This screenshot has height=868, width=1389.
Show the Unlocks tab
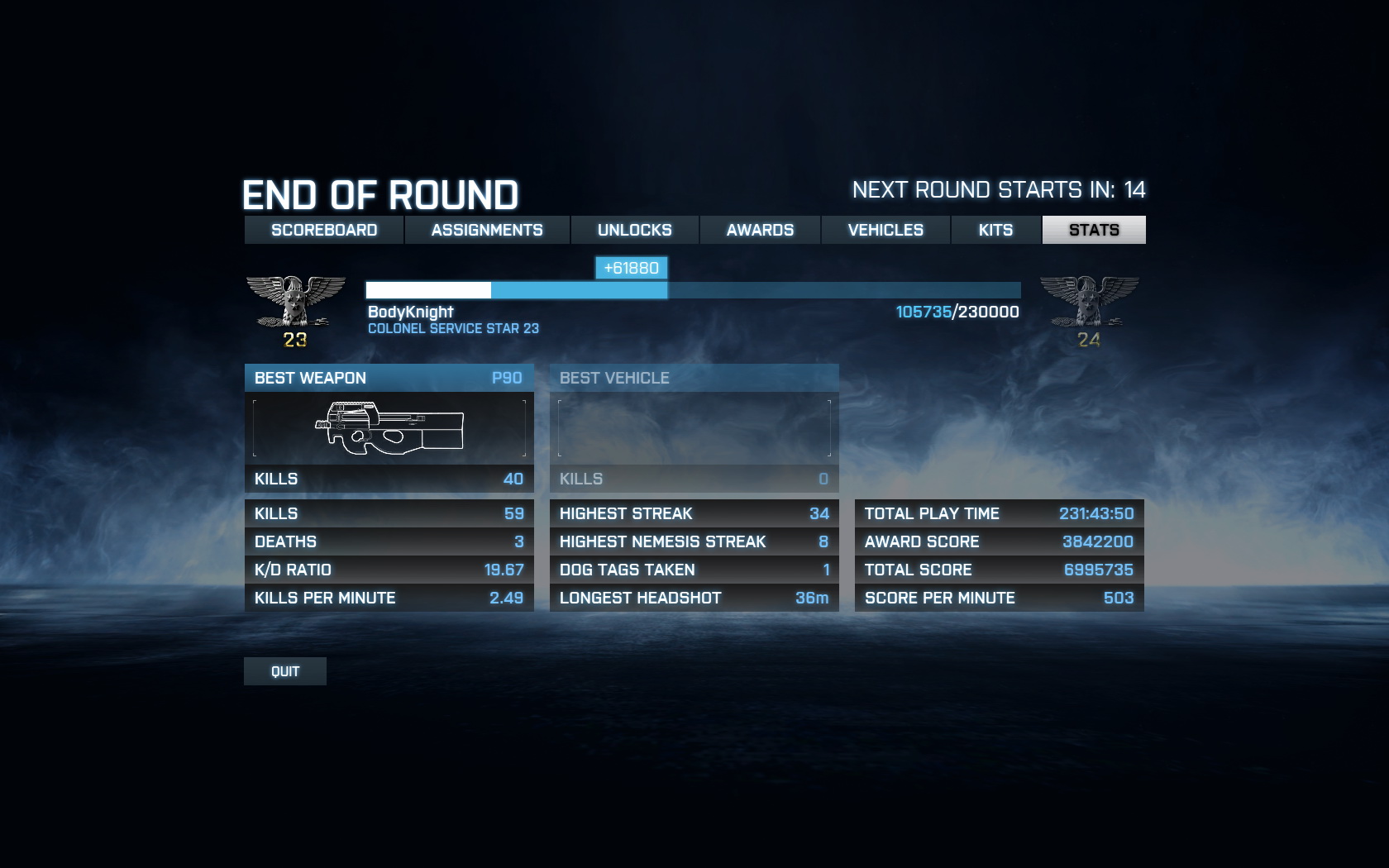tap(634, 230)
